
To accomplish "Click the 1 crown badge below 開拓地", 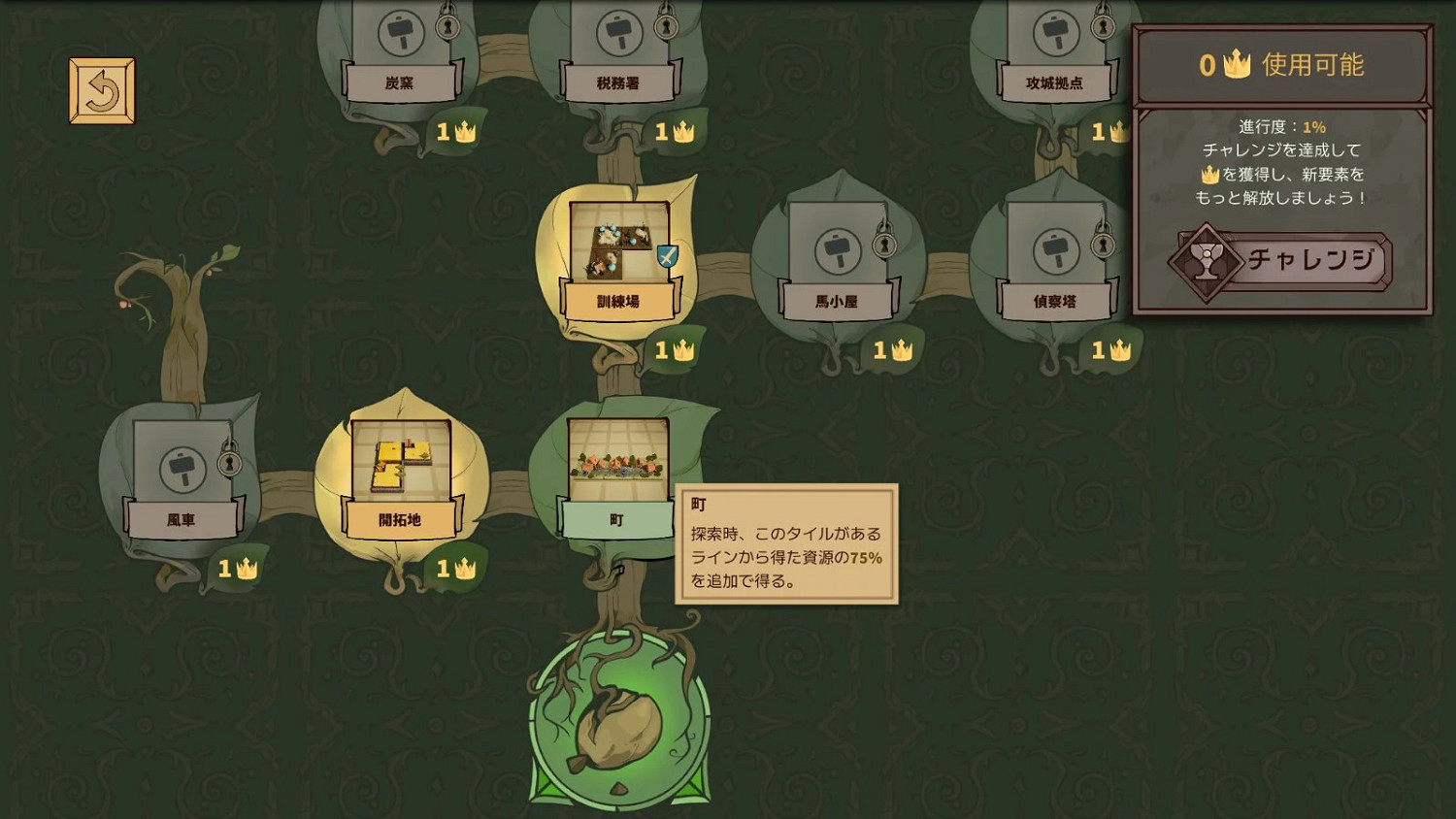I will pyautogui.click(x=457, y=571).
